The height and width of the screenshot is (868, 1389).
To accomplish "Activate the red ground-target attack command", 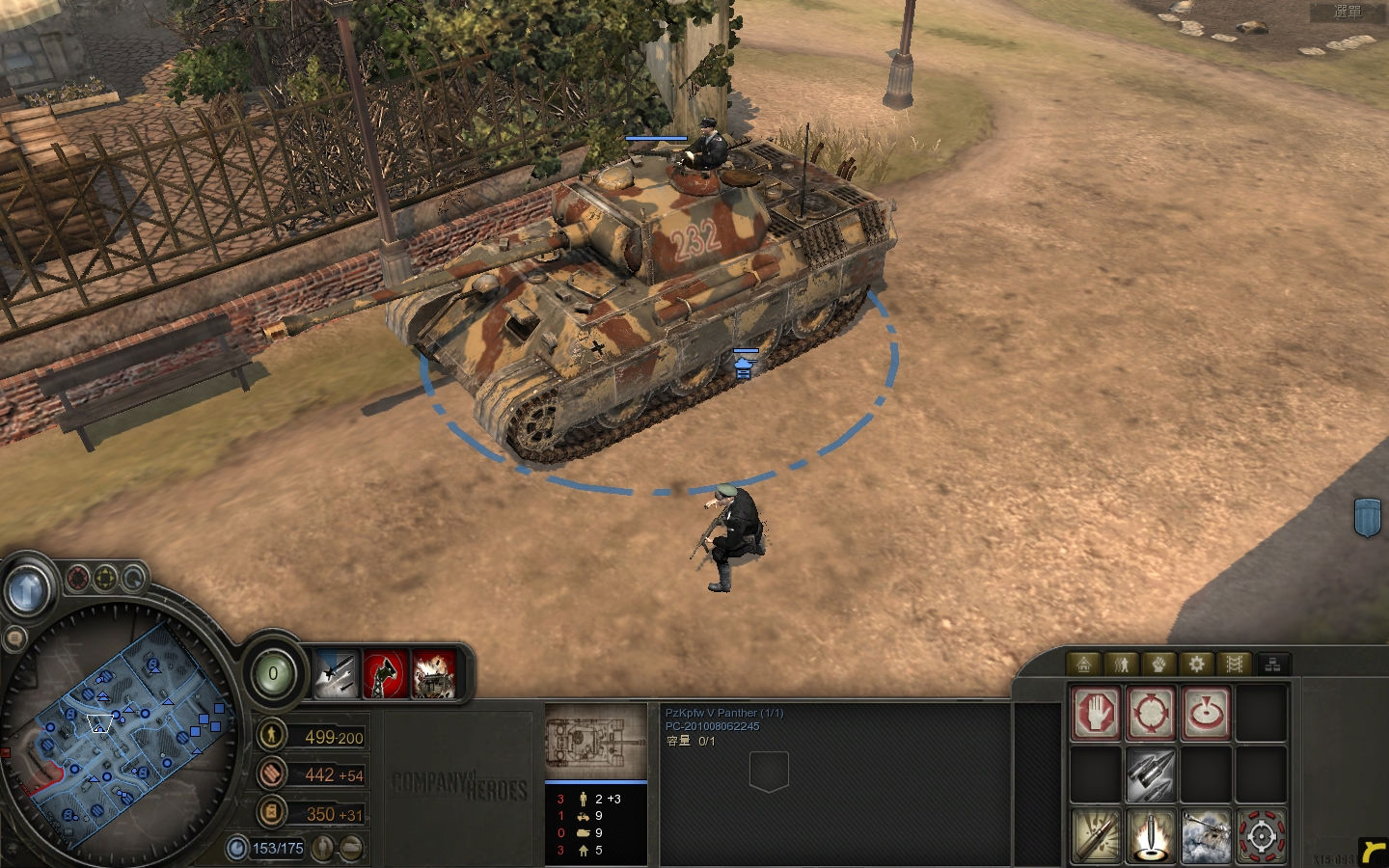I will [x=1206, y=714].
